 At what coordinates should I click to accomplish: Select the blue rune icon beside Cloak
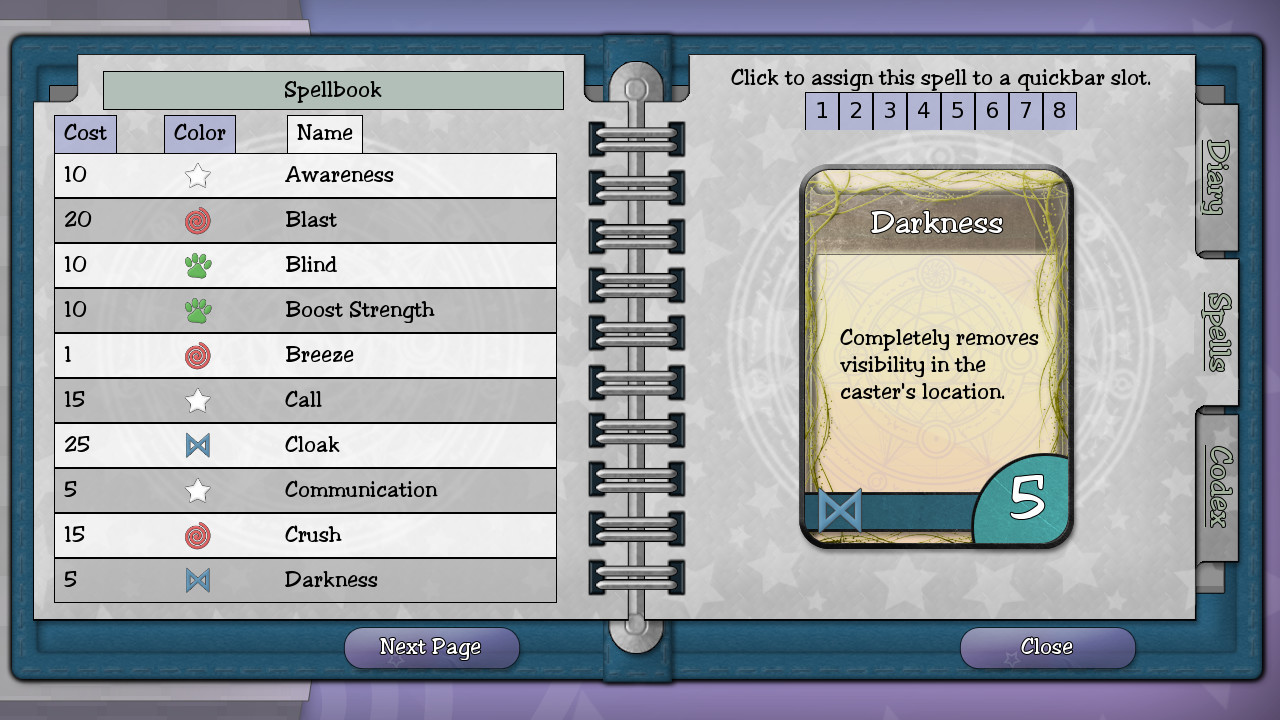pyautogui.click(x=198, y=445)
